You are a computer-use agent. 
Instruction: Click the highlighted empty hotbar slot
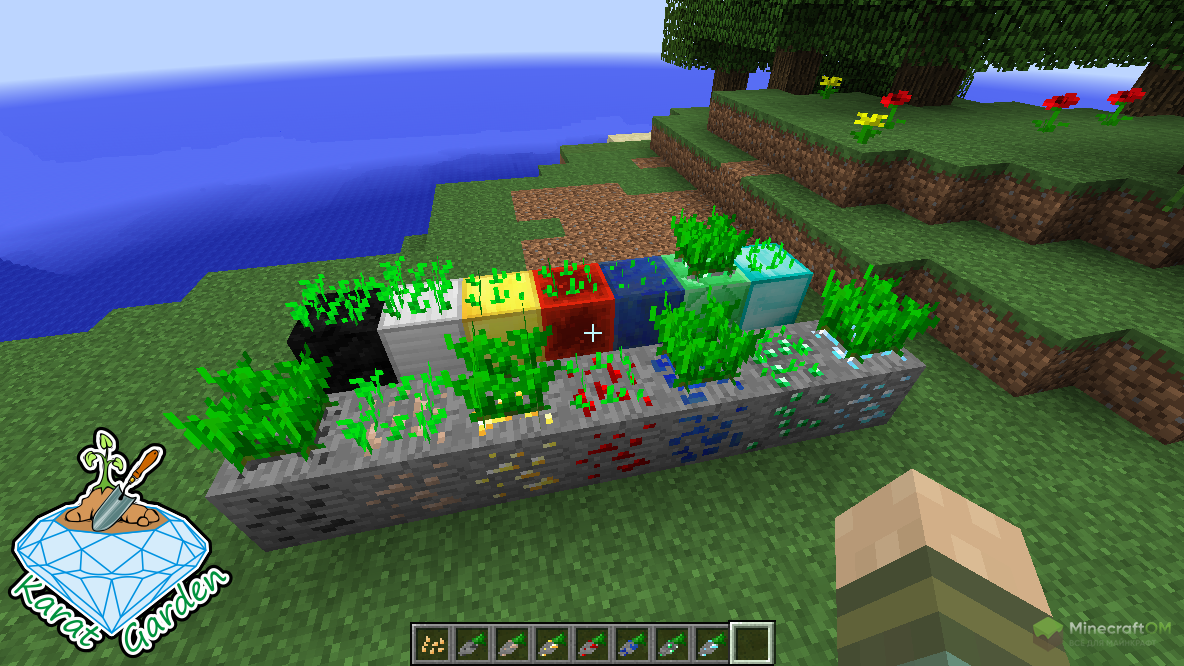click(x=752, y=642)
